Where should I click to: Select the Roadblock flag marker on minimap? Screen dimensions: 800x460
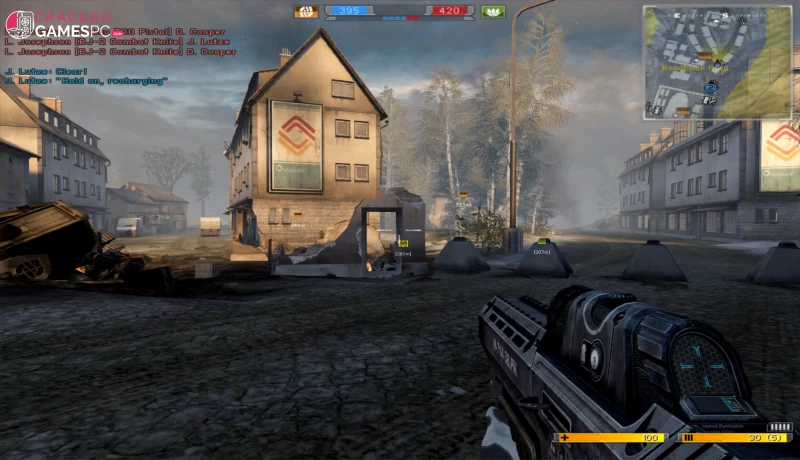(704, 56)
